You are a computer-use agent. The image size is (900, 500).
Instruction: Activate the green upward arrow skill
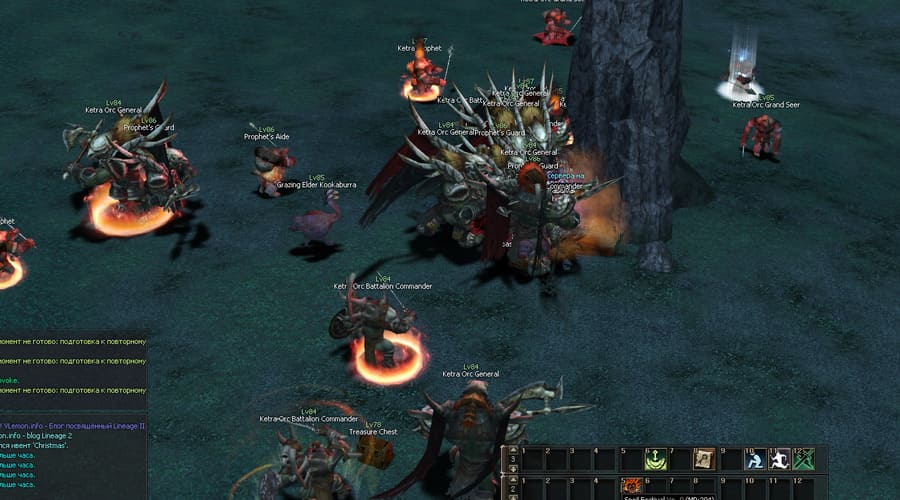click(x=656, y=459)
